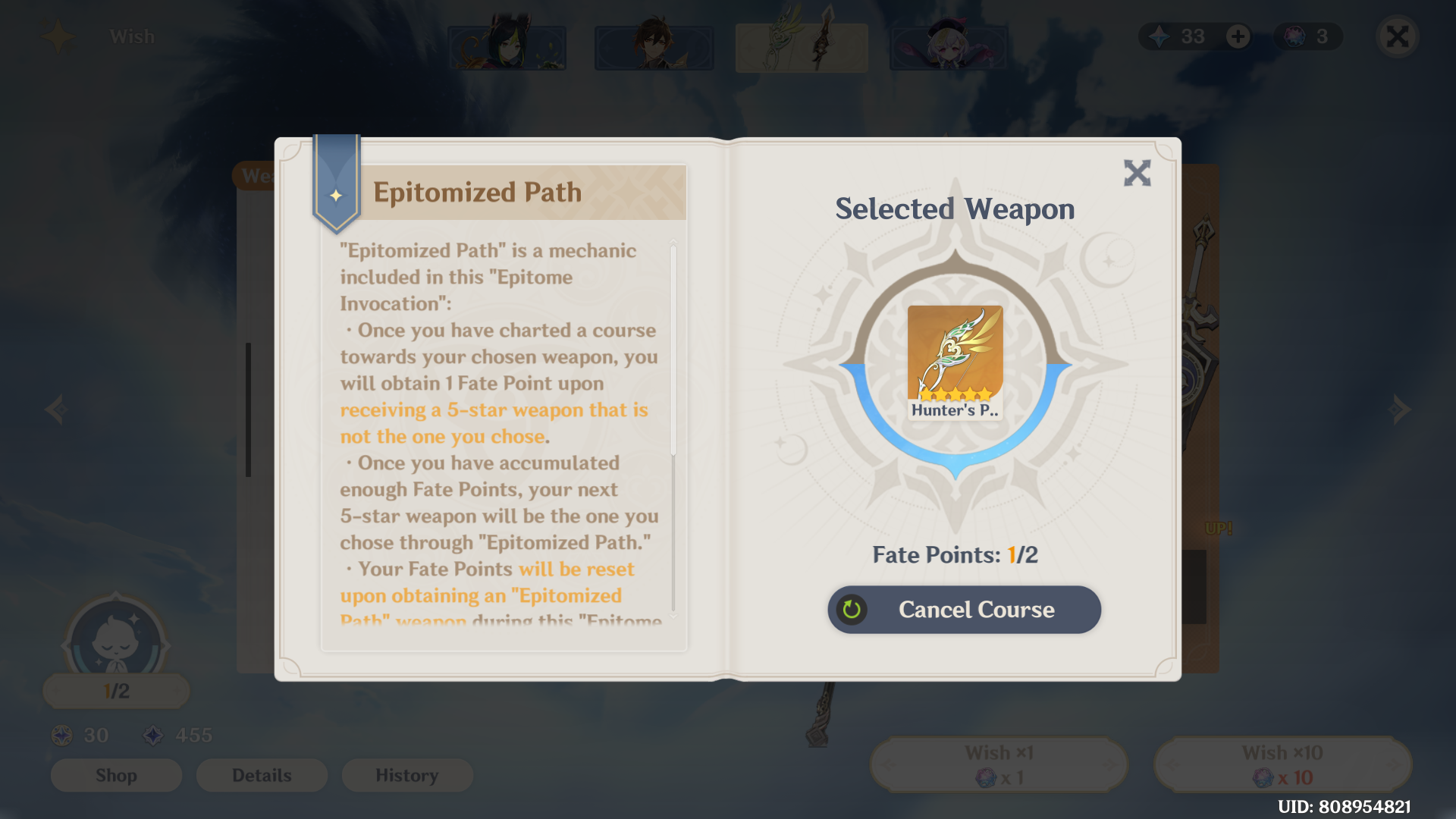Open banner Details
Viewport: 1456px width, 819px height.
262,775
